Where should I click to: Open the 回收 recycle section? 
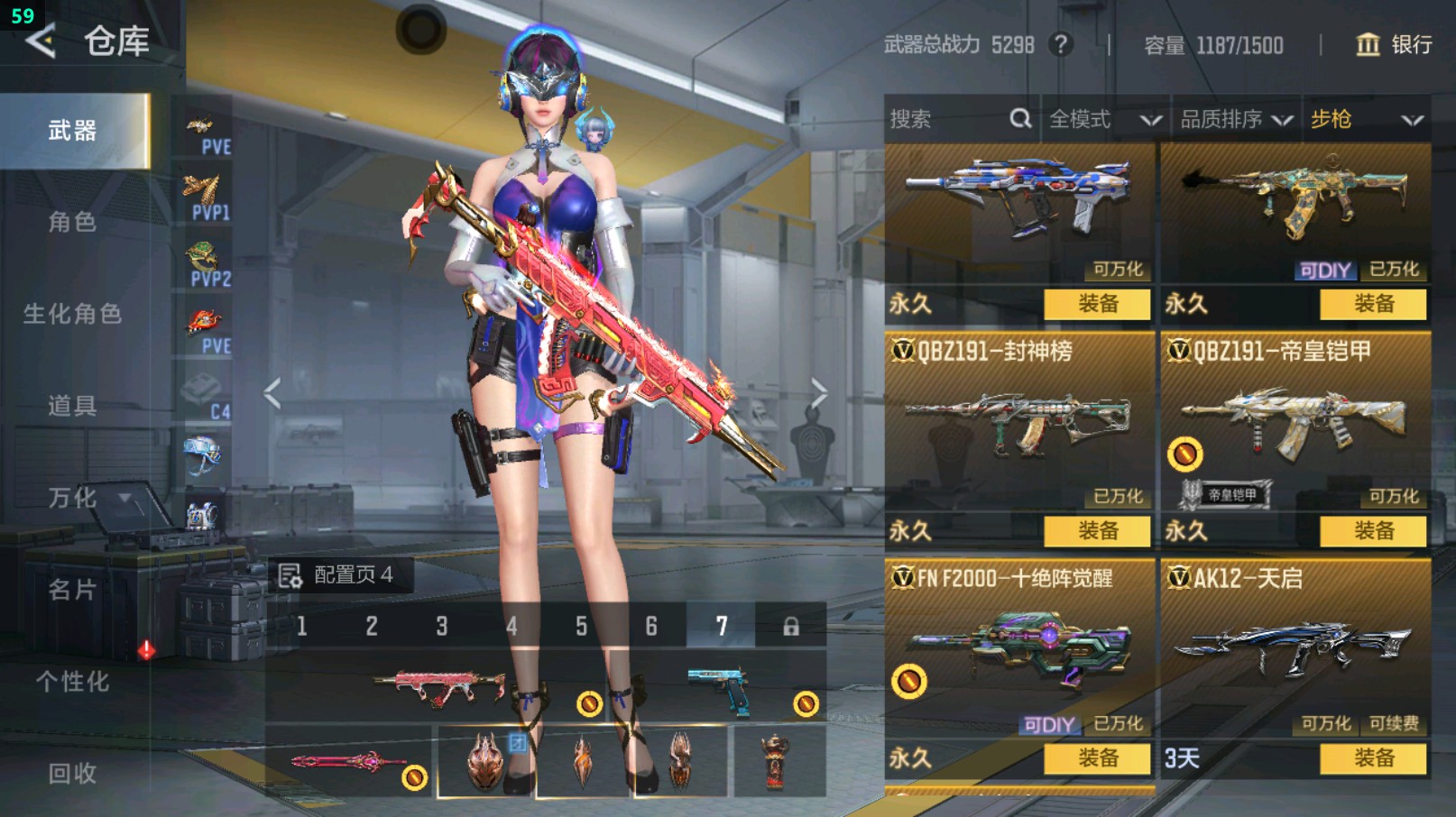[x=72, y=773]
